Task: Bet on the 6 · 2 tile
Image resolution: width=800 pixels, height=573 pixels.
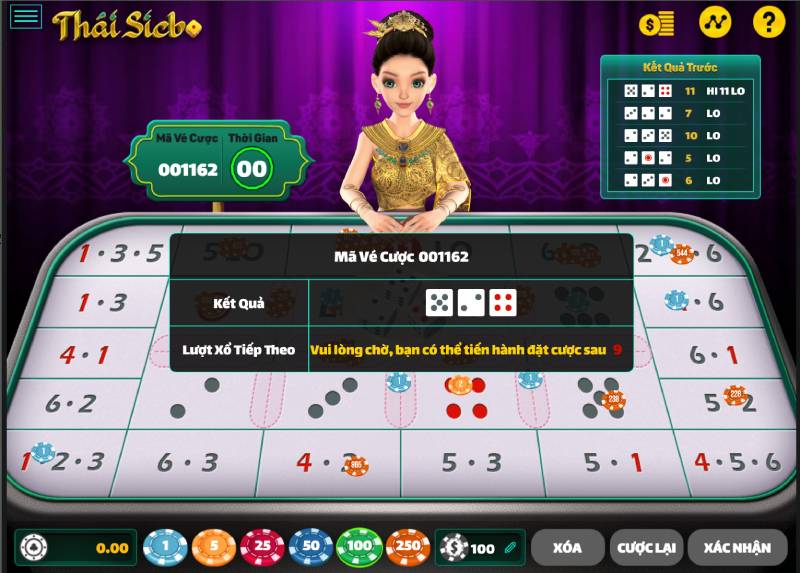Action: point(70,404)
